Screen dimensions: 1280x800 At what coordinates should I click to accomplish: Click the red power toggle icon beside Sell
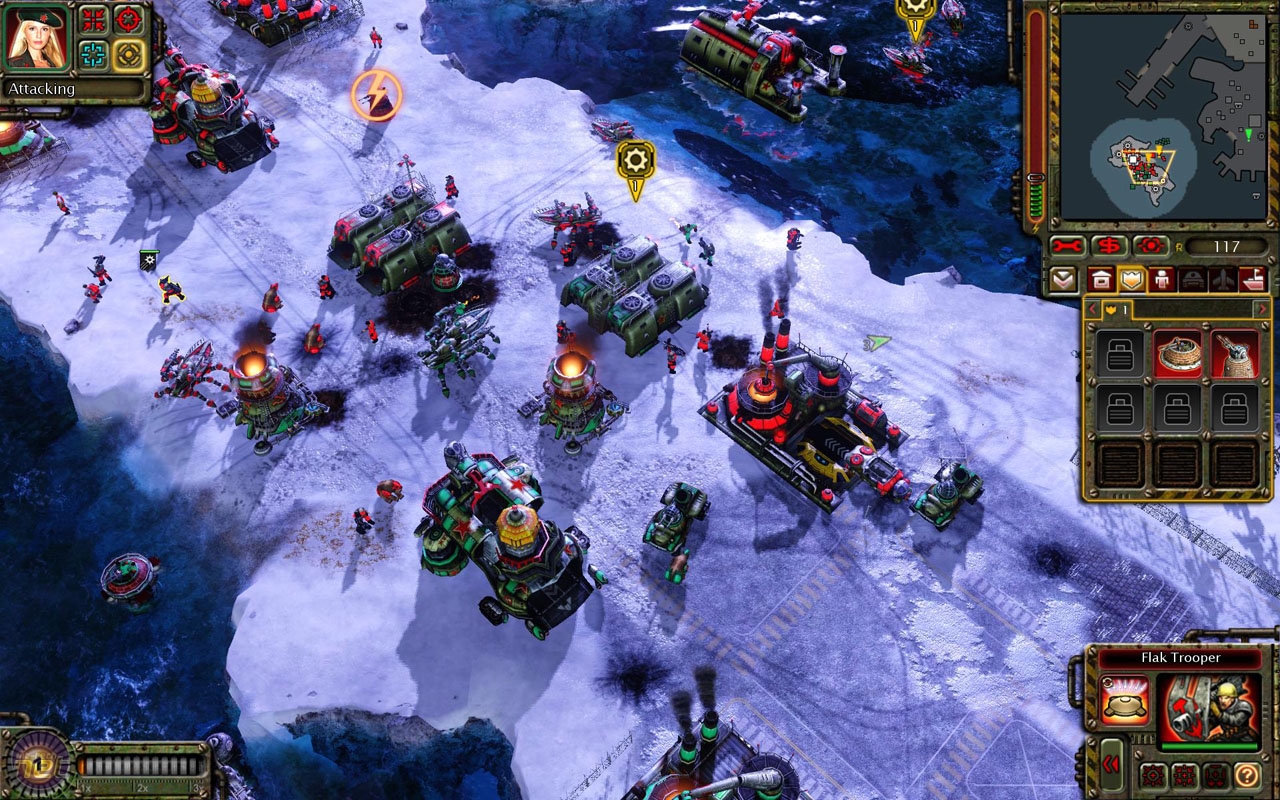tap(1150, 247)
